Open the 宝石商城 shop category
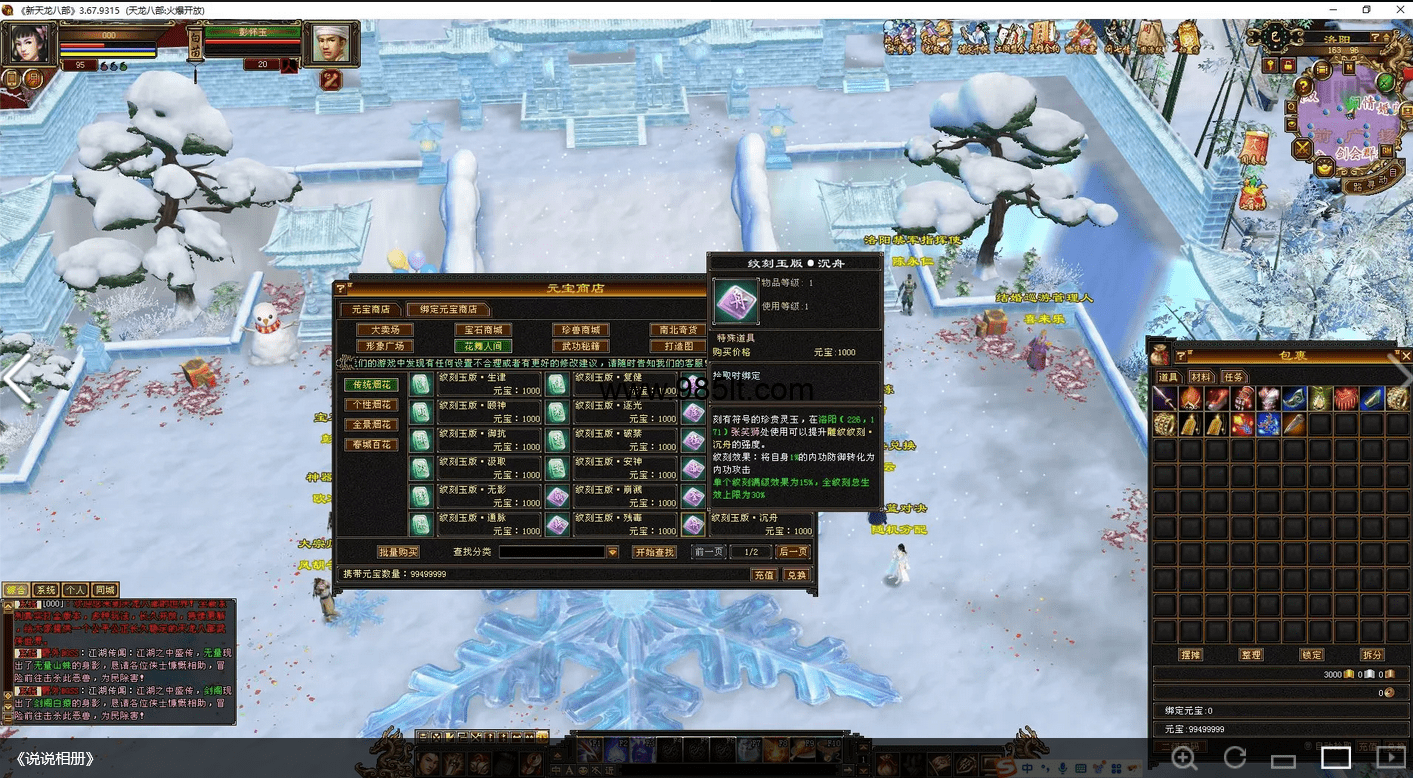 click(x=483, y=330)
